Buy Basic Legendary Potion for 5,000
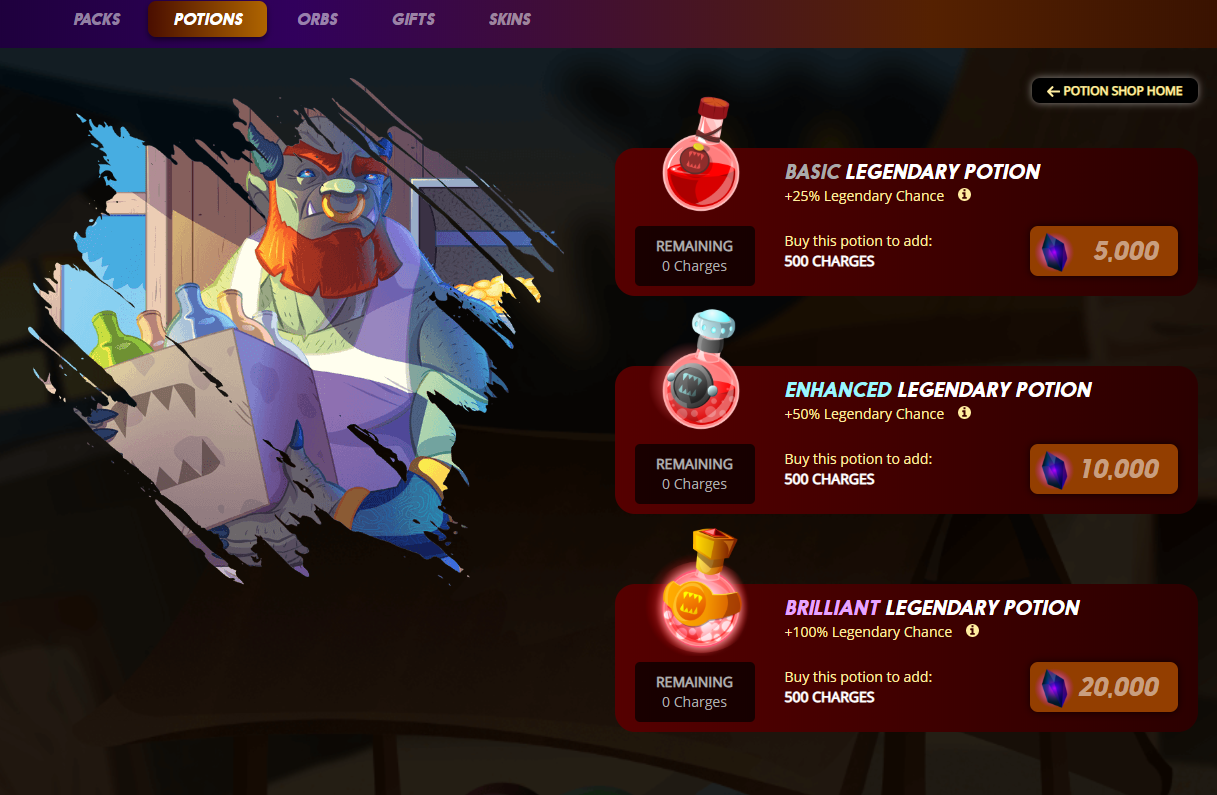Screen dimensions: 1217x795 point(1103,251)
